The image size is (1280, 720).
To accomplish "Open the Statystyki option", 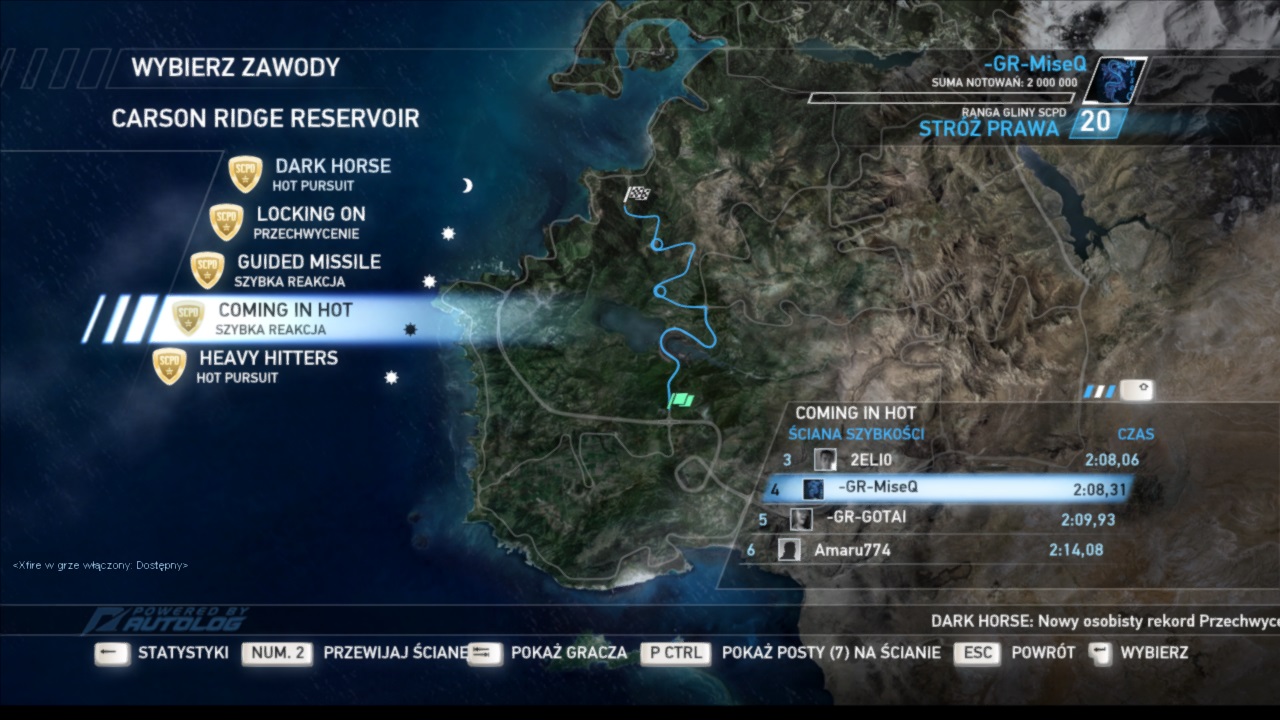I will [183, 653].
